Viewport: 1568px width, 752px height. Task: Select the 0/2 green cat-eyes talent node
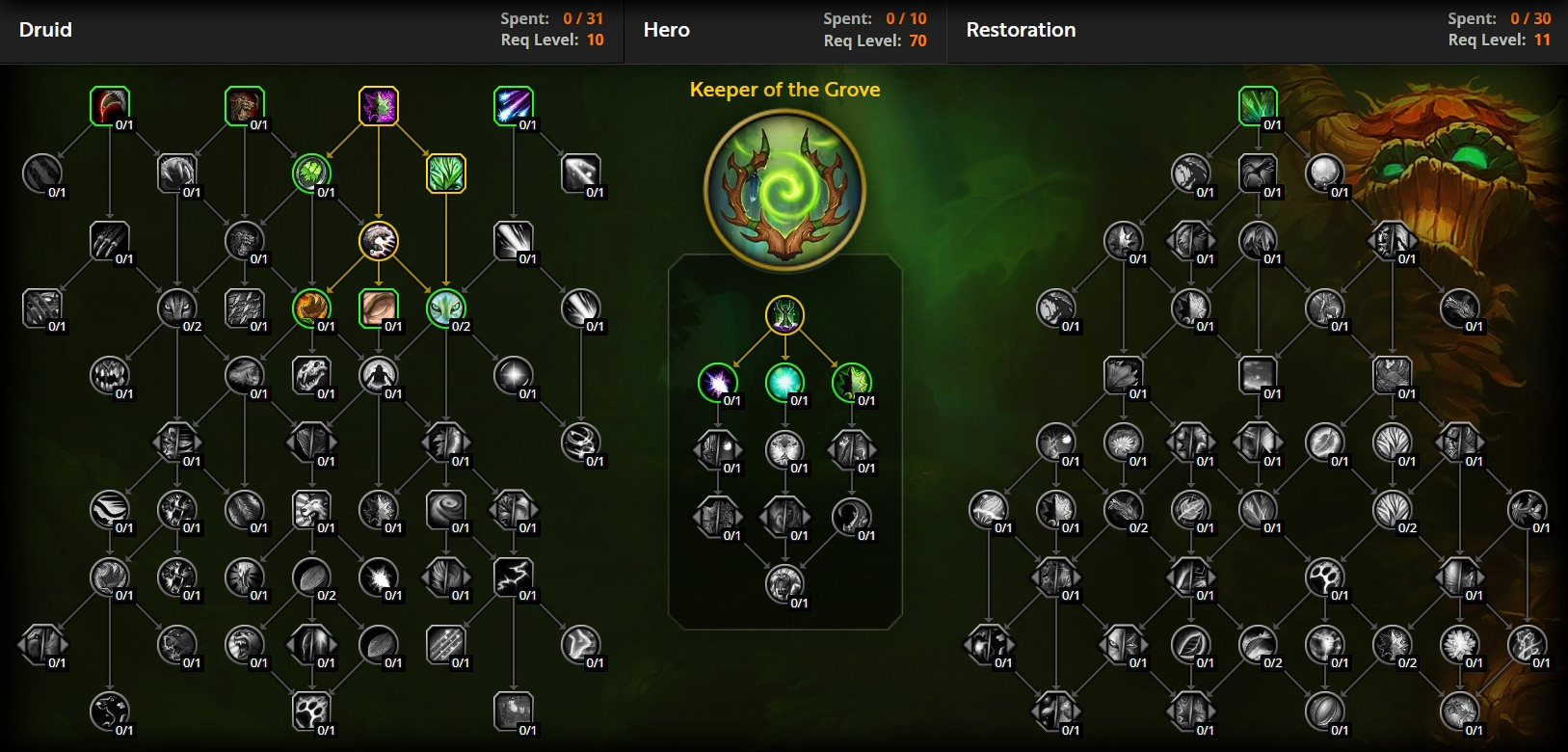(446, 309)
